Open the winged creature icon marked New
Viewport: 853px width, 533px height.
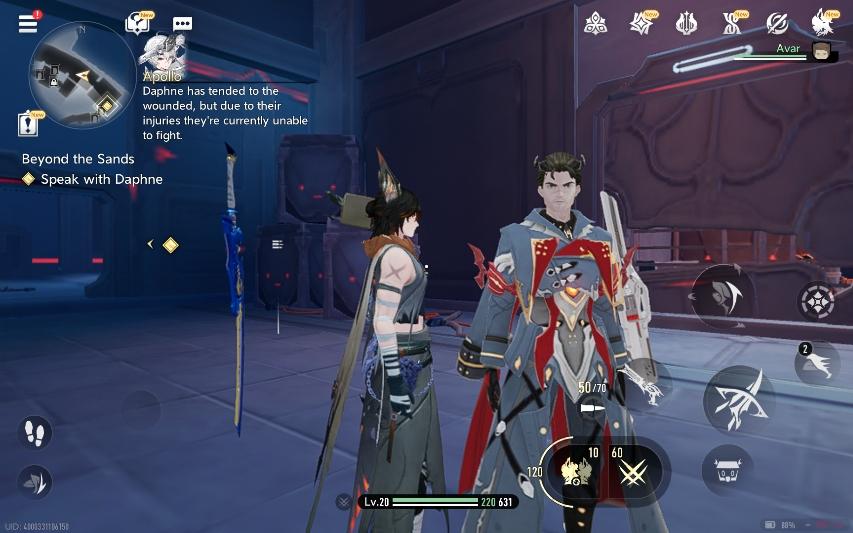823,22
